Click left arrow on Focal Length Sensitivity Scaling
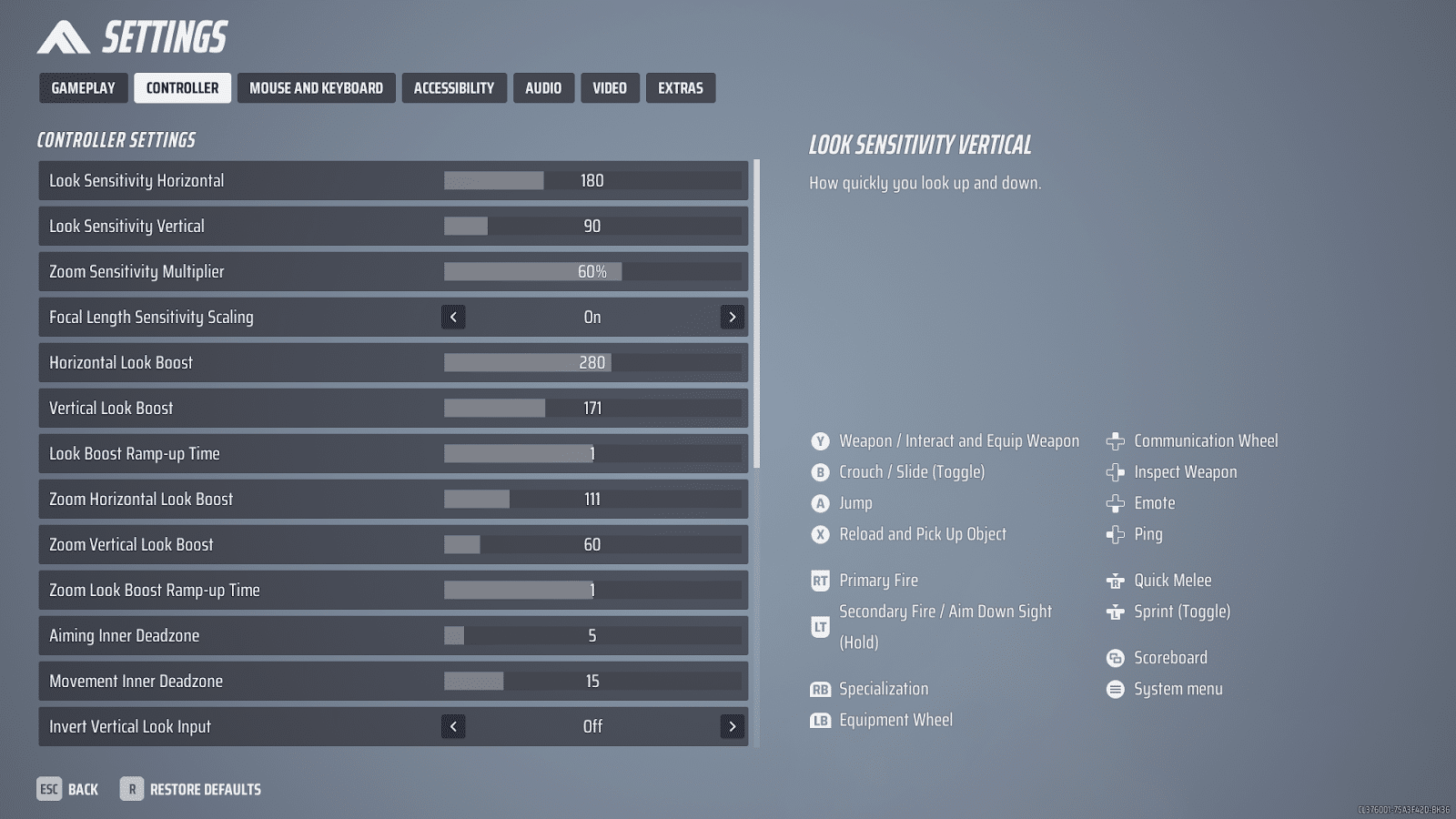This screenshot has height=819, width=1456. coord(452,317)
